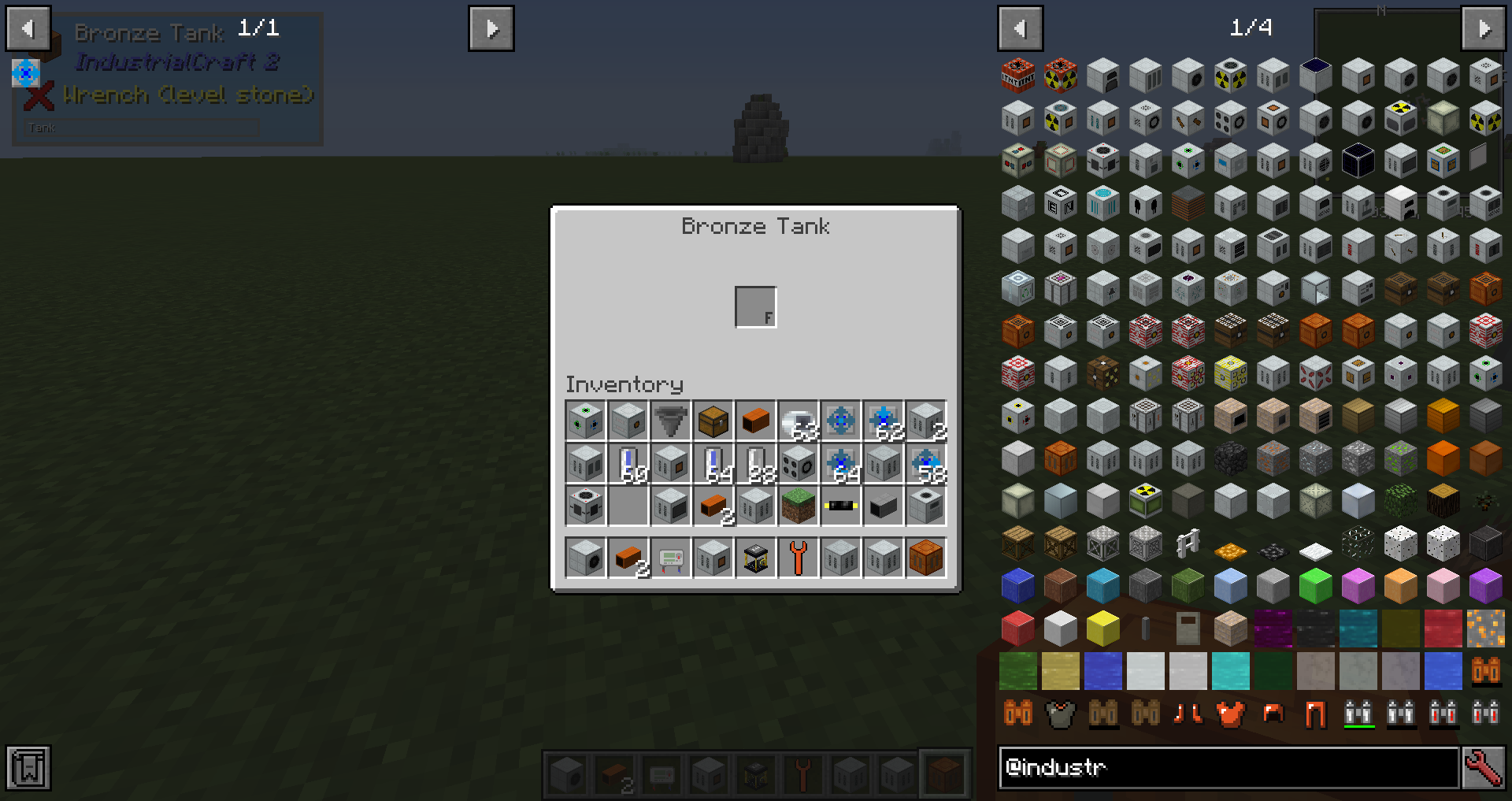Go to the previous item list page
The image size is (1512, 801).
click(1021, 29)
